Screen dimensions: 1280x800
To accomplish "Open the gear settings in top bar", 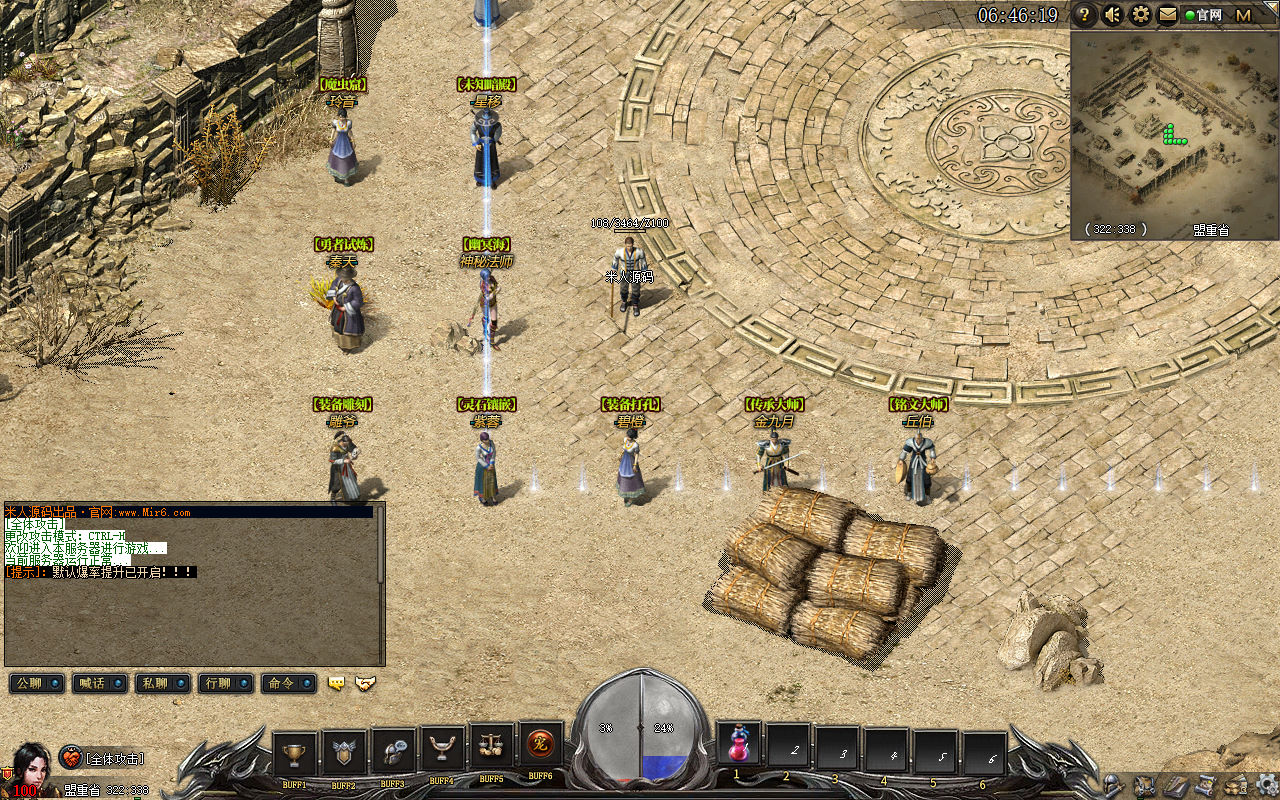I will coord(1140,15).
